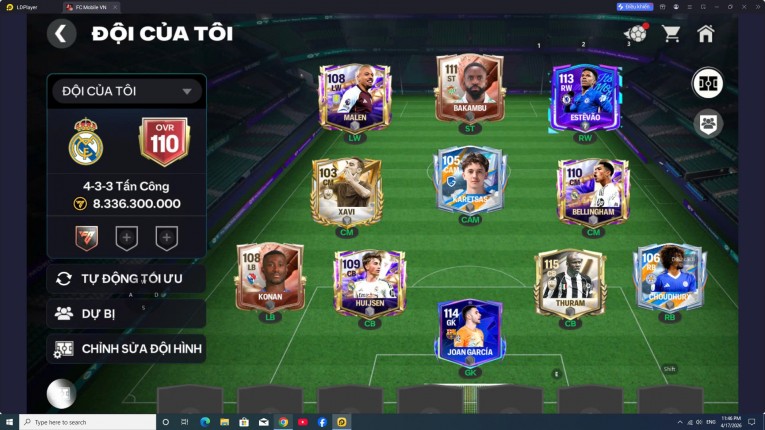The width and height of the screenshot is (765, 430).
Task: Open the Đội Của Tôi dropdown
Action: point(126,91)
